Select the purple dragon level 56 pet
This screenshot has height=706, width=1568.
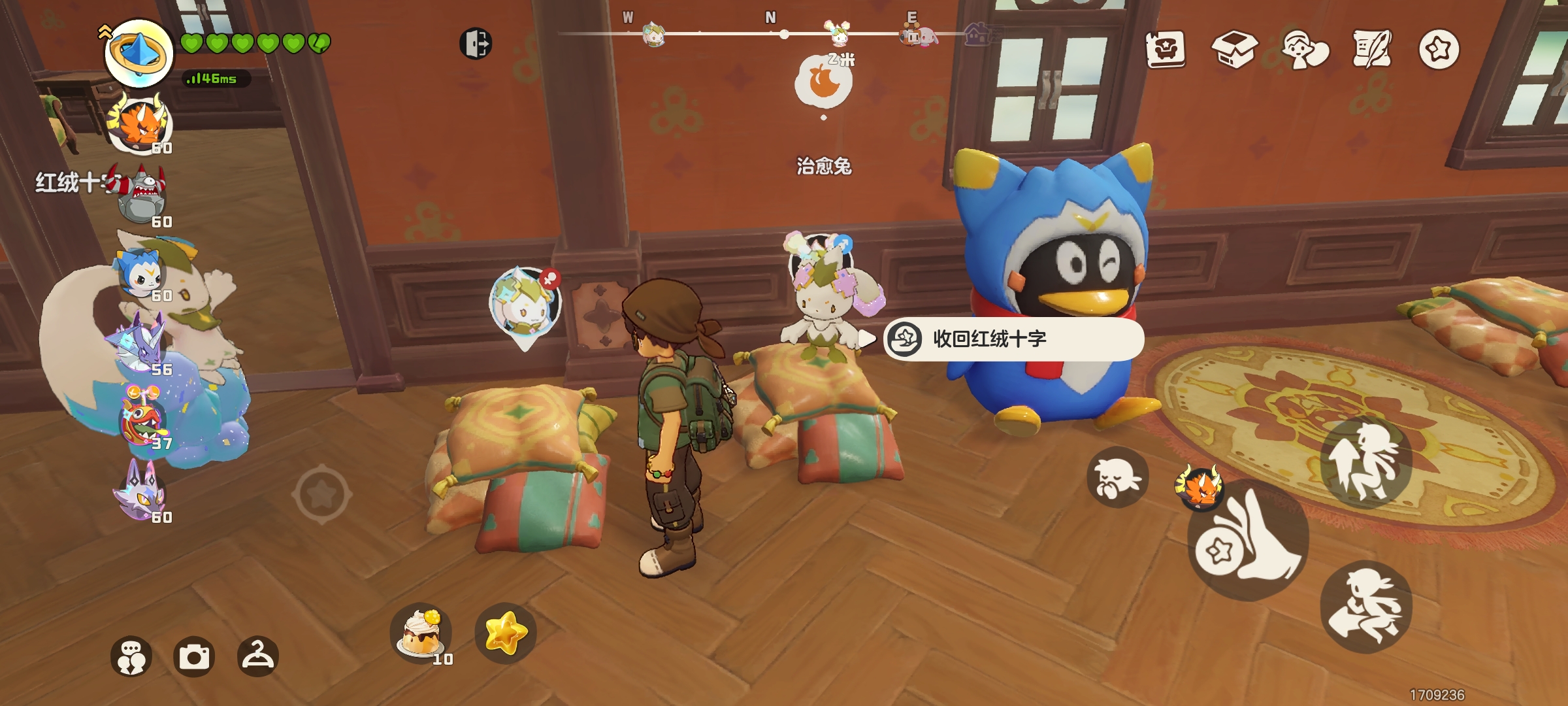140,345
